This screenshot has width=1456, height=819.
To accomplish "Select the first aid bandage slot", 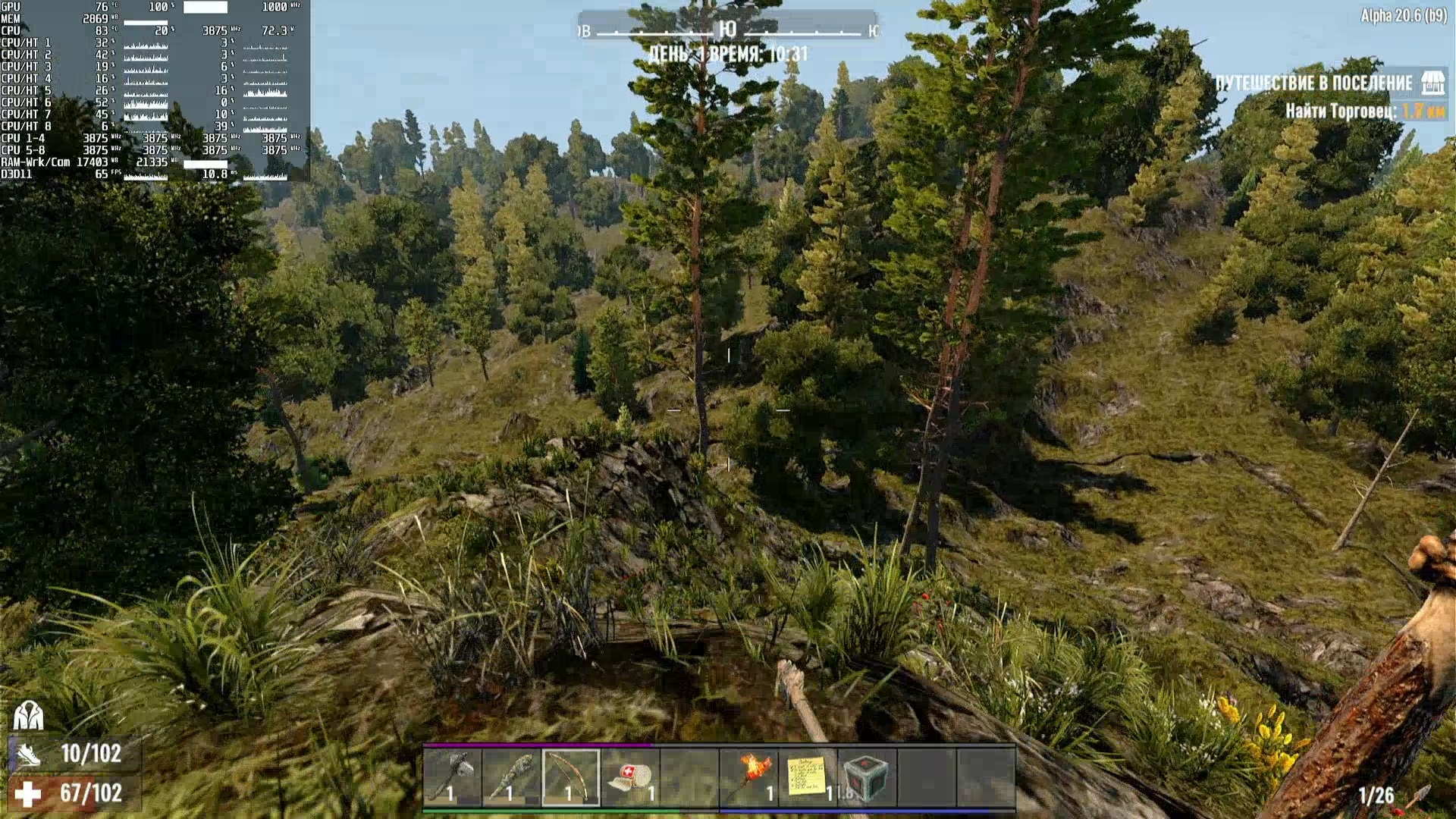I will [630, 777].
